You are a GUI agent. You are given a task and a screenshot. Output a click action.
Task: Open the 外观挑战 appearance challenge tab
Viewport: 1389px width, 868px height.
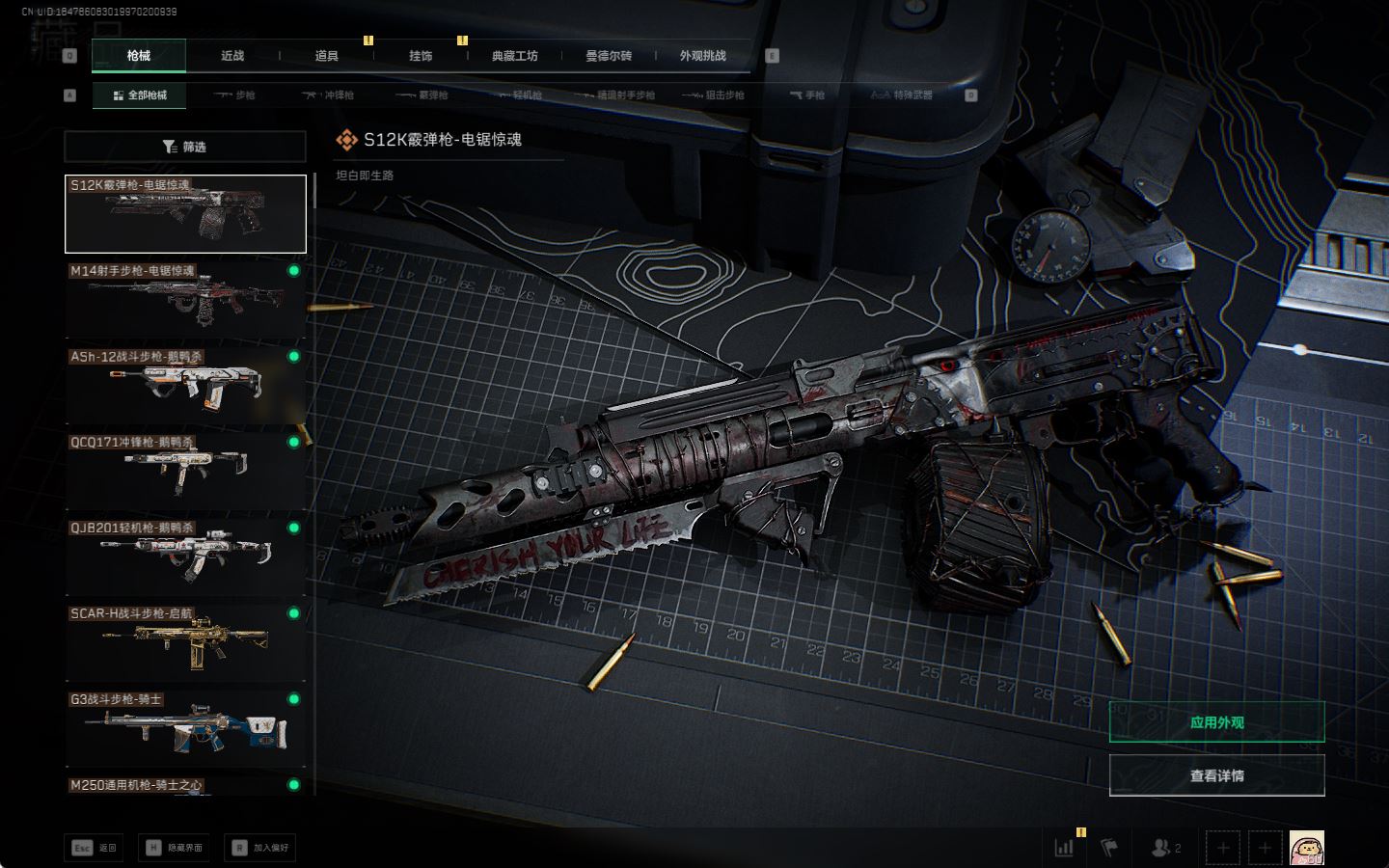click(702, 56)
